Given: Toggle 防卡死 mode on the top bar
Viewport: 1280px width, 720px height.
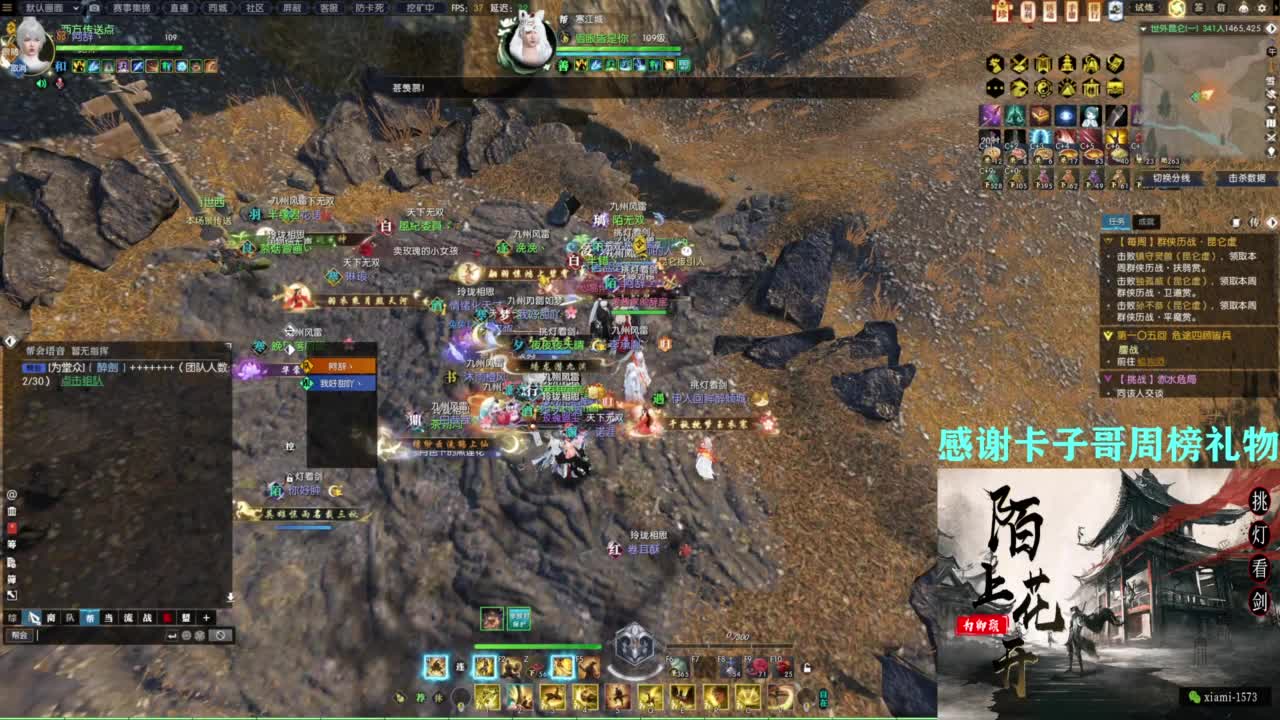Looking at the screenshot, I should point(370,8).
